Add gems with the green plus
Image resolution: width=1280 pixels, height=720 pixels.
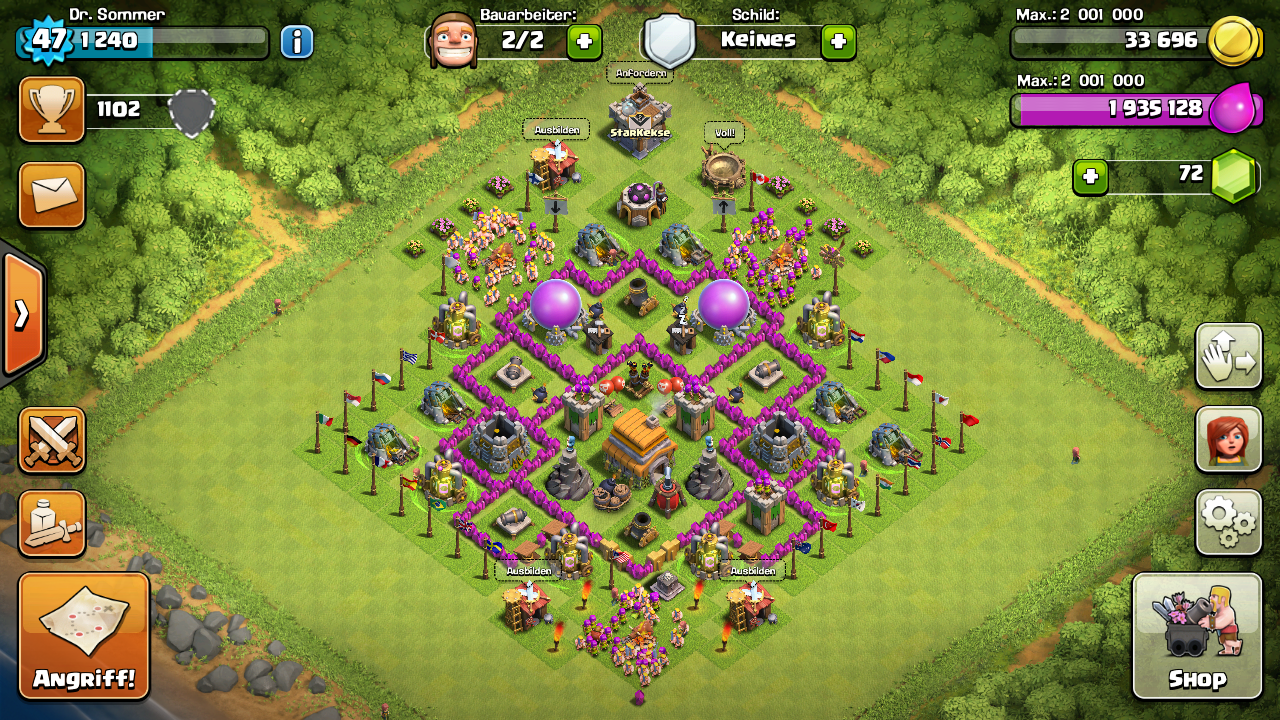tap(1090, 177)
